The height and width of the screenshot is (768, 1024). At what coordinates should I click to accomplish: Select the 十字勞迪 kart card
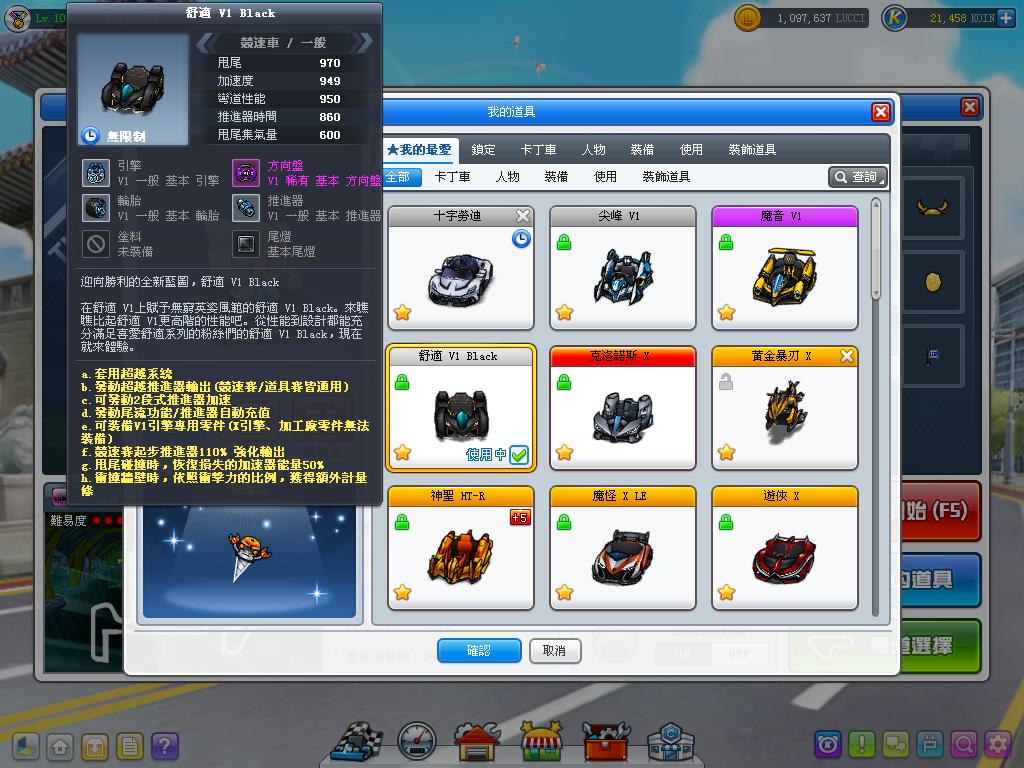click(x=459, y=269)
